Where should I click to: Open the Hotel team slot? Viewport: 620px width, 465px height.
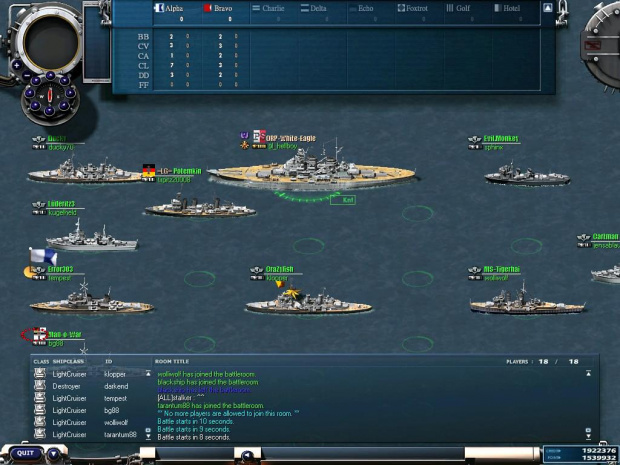[x=510, y=8]
